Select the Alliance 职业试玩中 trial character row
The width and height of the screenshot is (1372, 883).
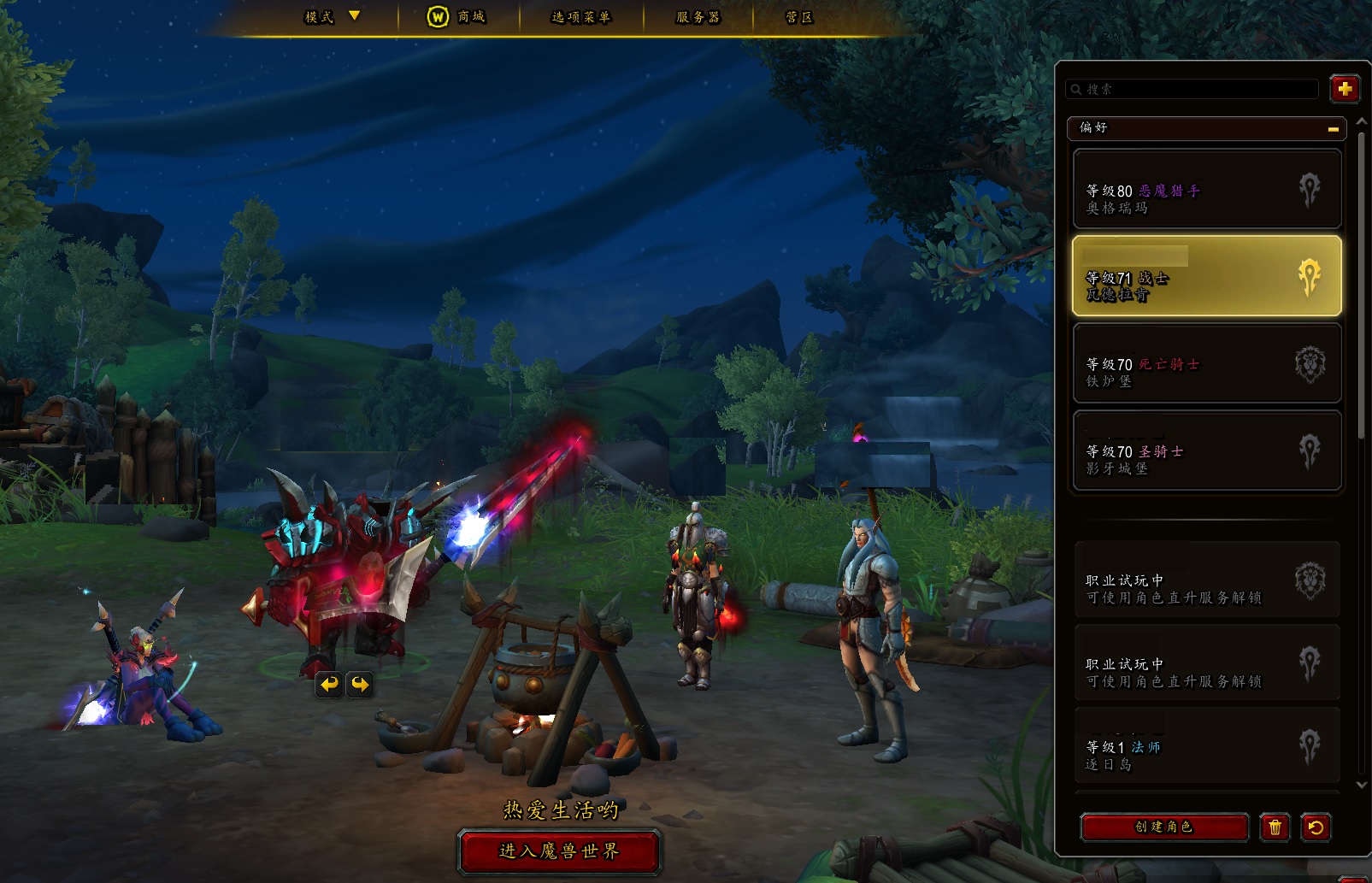(1206, 581)
